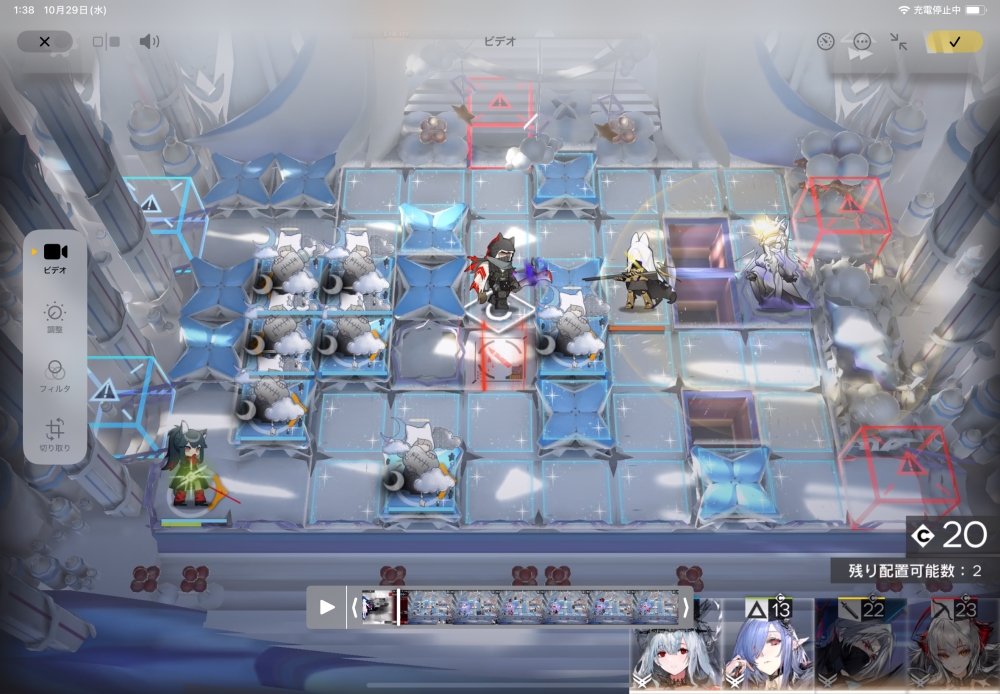
Task: Confirm edits with the yellow checkmark button
Action: pyautogui.click(x=954, y=42)
